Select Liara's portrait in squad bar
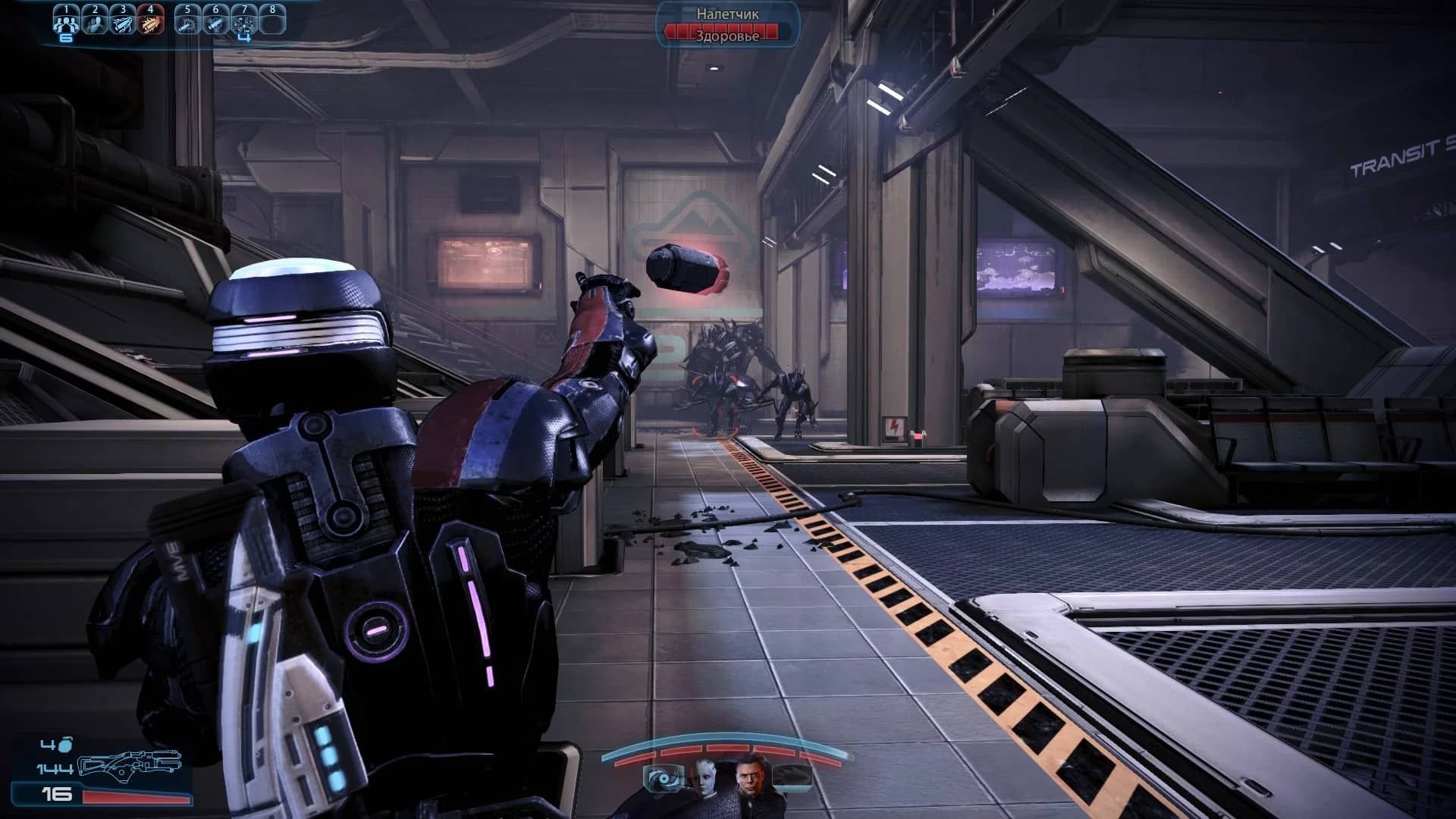This screenshot has height=819, width=1456. [x=707, y=781]
